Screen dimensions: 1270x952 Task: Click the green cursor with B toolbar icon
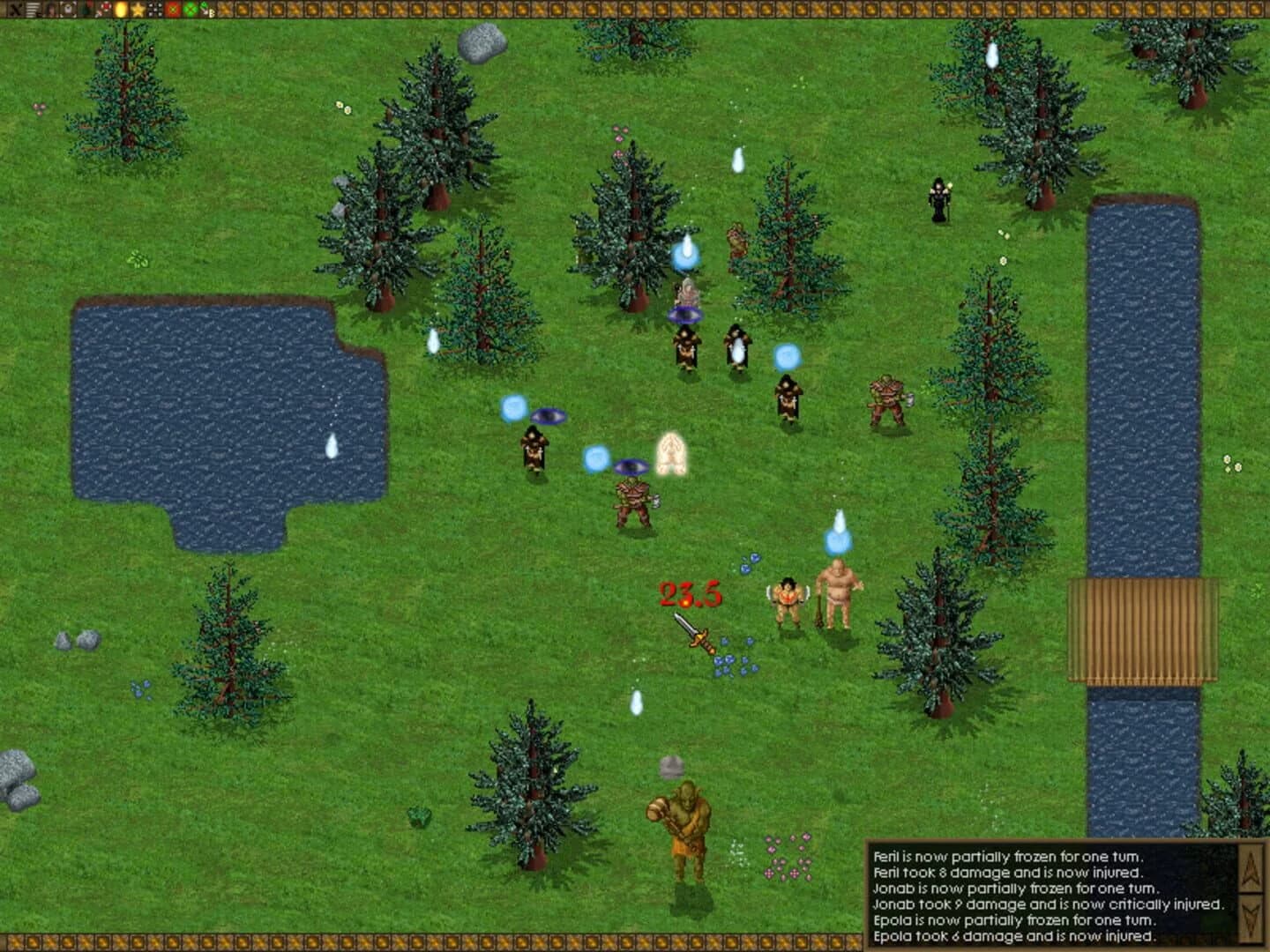point(206,11)
